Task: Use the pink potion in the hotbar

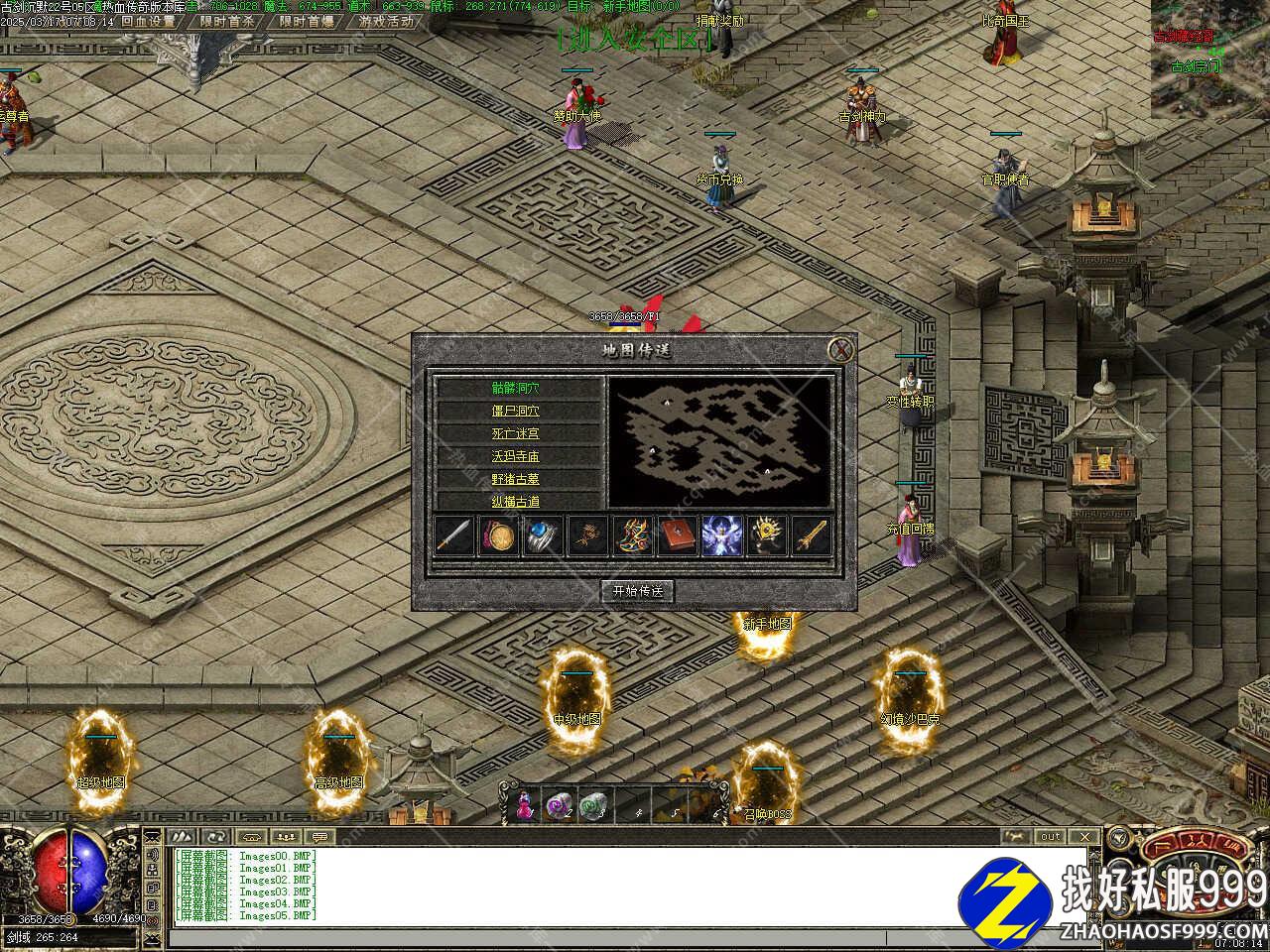Action: click(x=522, y=805)
